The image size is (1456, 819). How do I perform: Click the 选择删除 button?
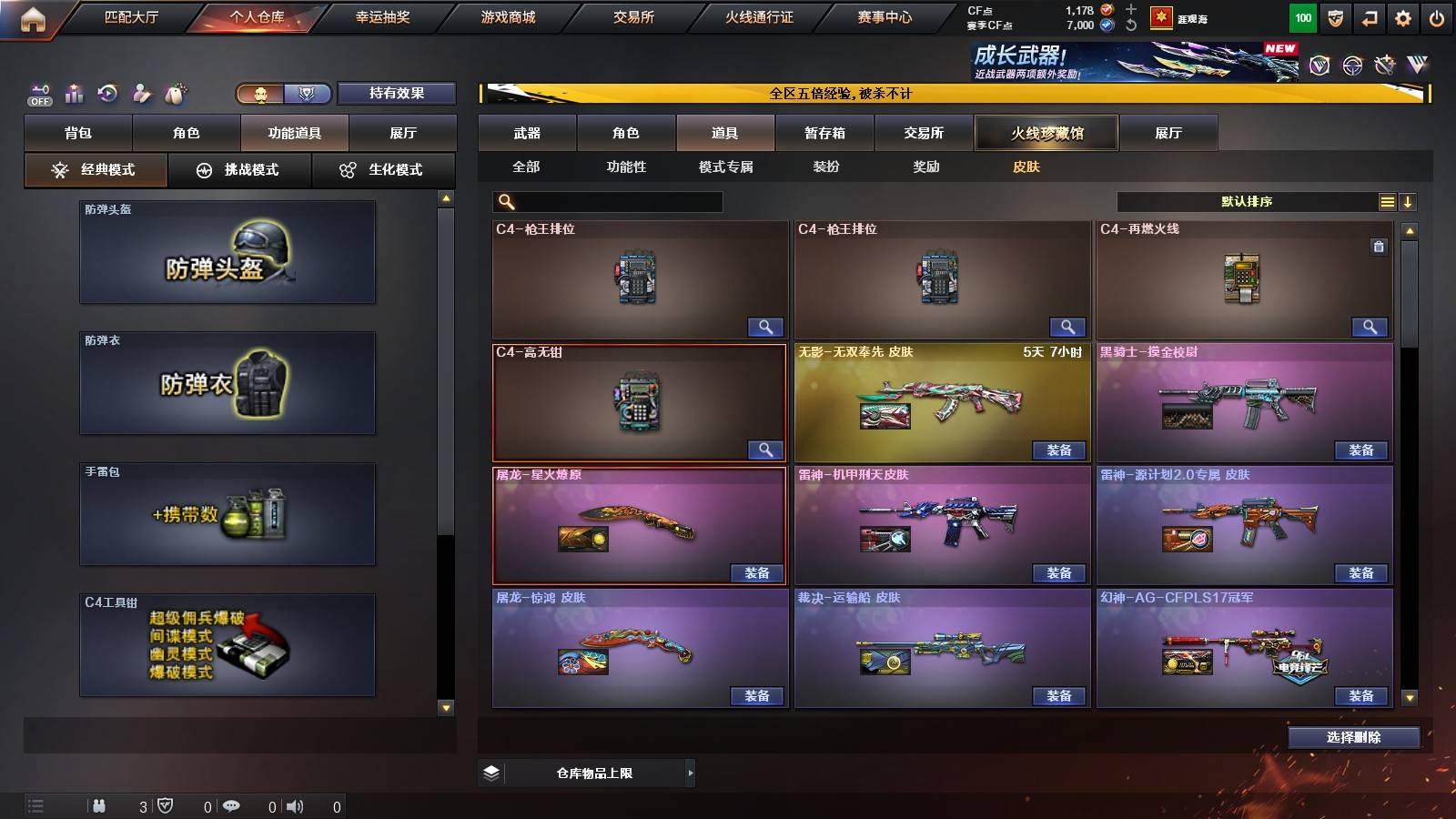coord(1353,738)
